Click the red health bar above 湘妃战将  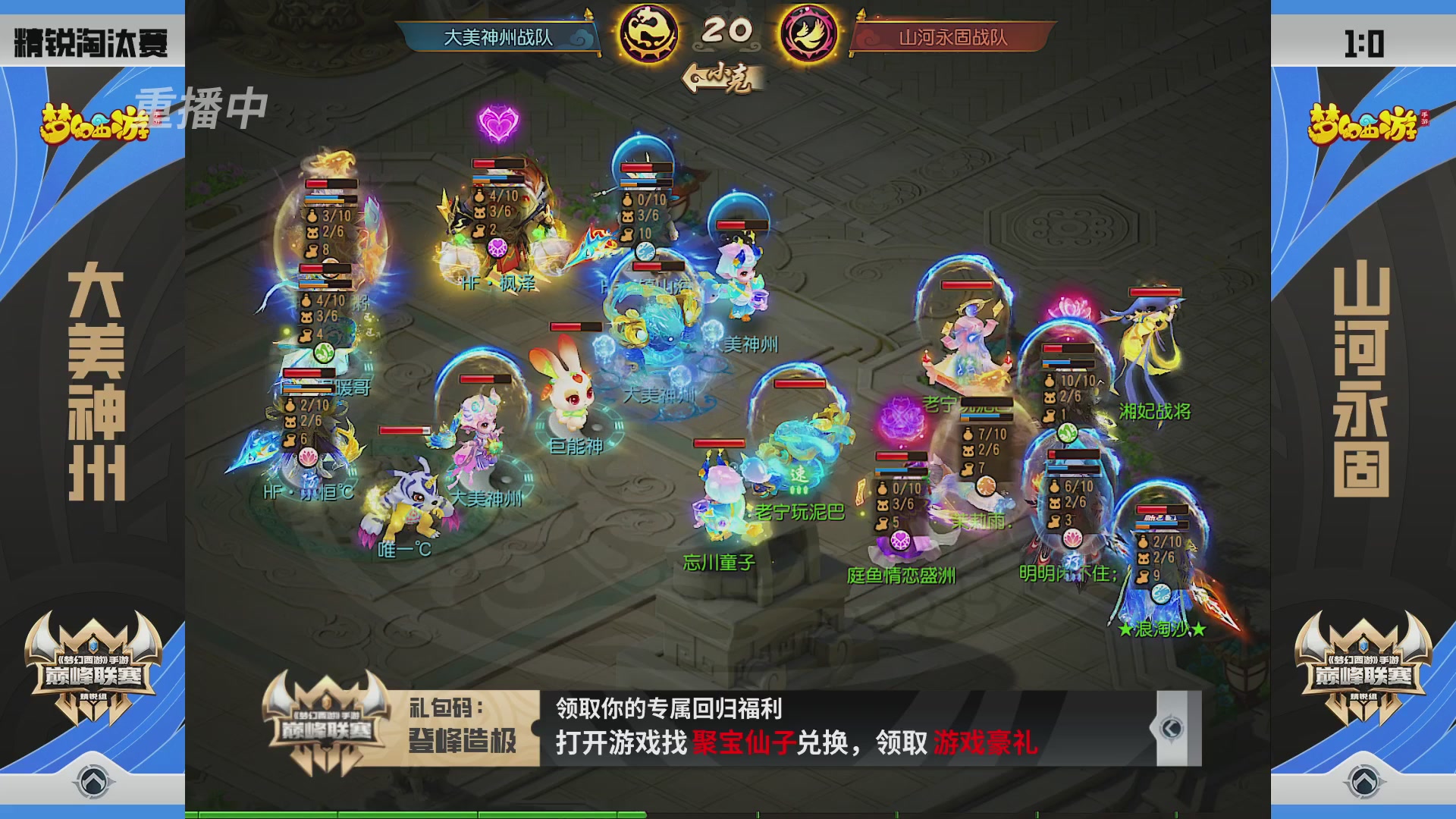click(1155, 292)
